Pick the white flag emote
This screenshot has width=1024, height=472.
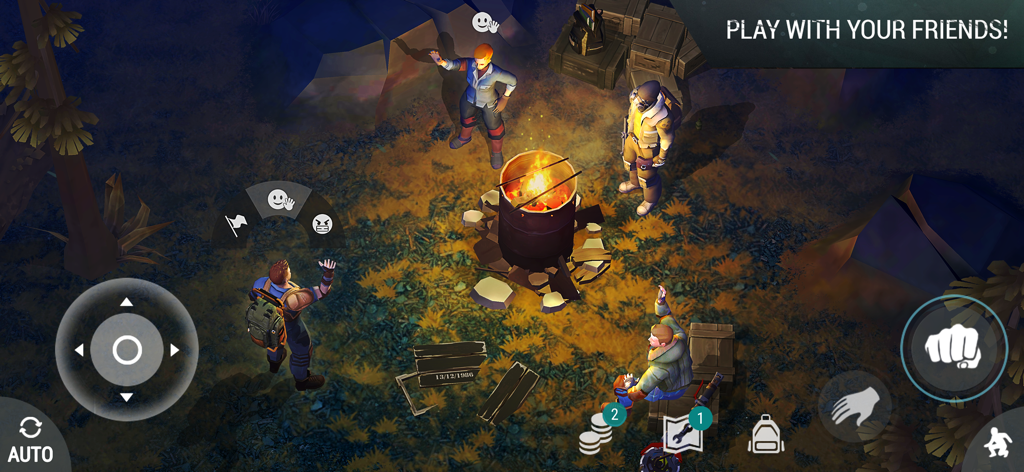click(236, 224)
